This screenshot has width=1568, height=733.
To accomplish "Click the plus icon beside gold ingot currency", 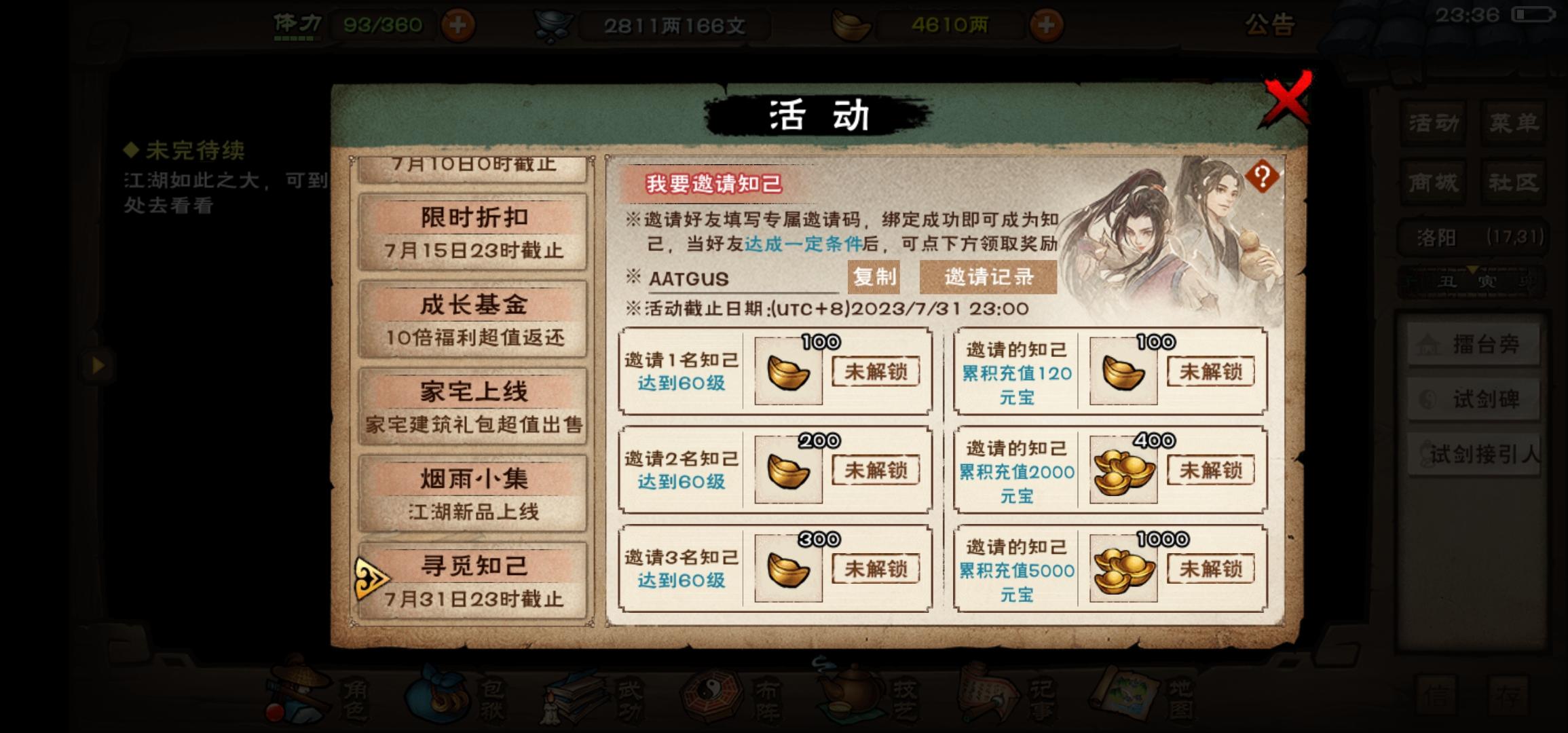I will point(1048,24).
